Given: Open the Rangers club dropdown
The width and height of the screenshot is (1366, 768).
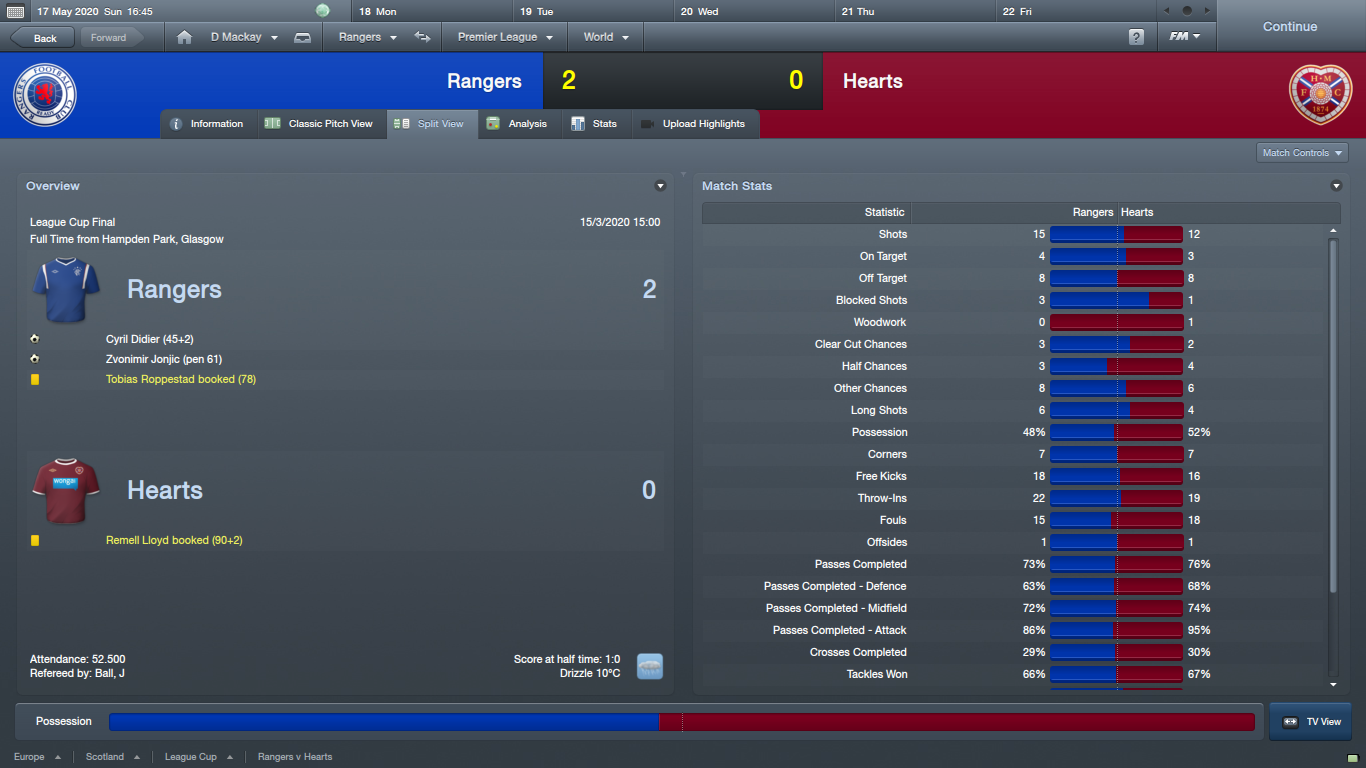Looking at the screenshot, I should pyautogui.click(x=367, y=37).
